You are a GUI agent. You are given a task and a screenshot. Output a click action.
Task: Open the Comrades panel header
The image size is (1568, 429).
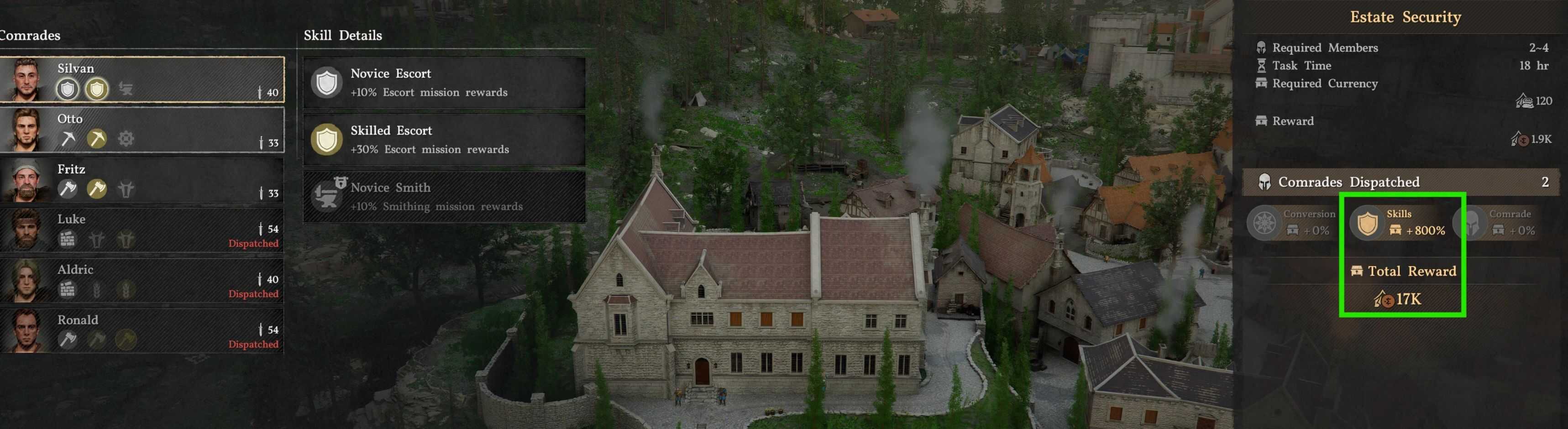tap(30, 35)
